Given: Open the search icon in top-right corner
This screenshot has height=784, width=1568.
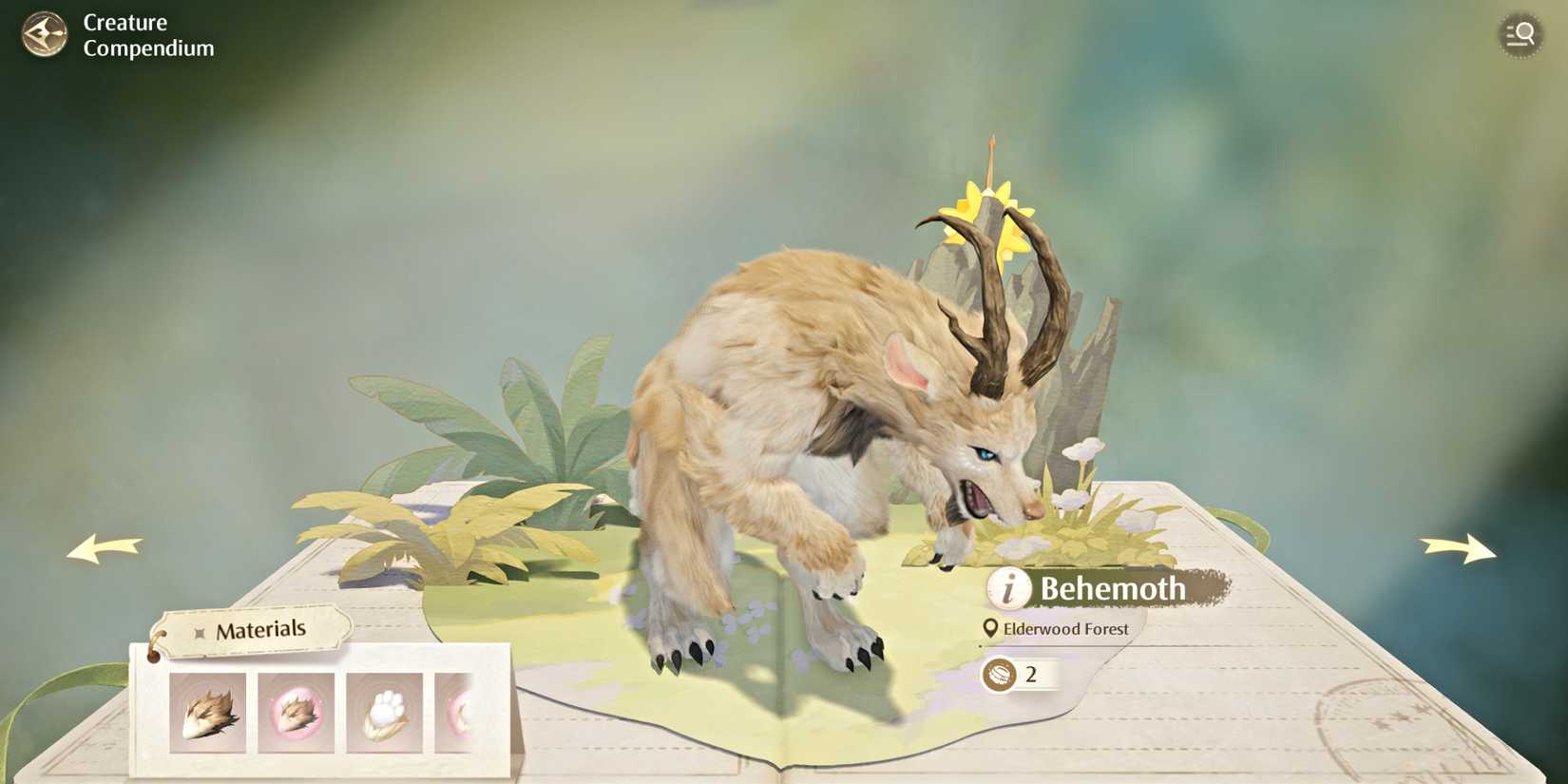Looking at the screenshot, I should [x=1520, y=34].
